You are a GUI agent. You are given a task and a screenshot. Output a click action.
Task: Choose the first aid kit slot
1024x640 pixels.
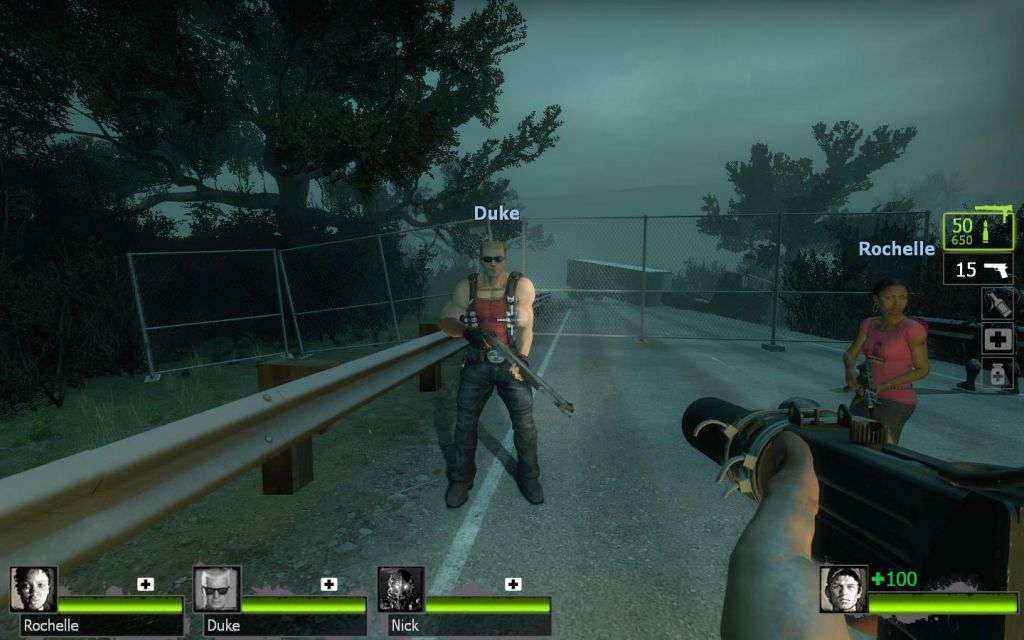click(x=998, y=340)
